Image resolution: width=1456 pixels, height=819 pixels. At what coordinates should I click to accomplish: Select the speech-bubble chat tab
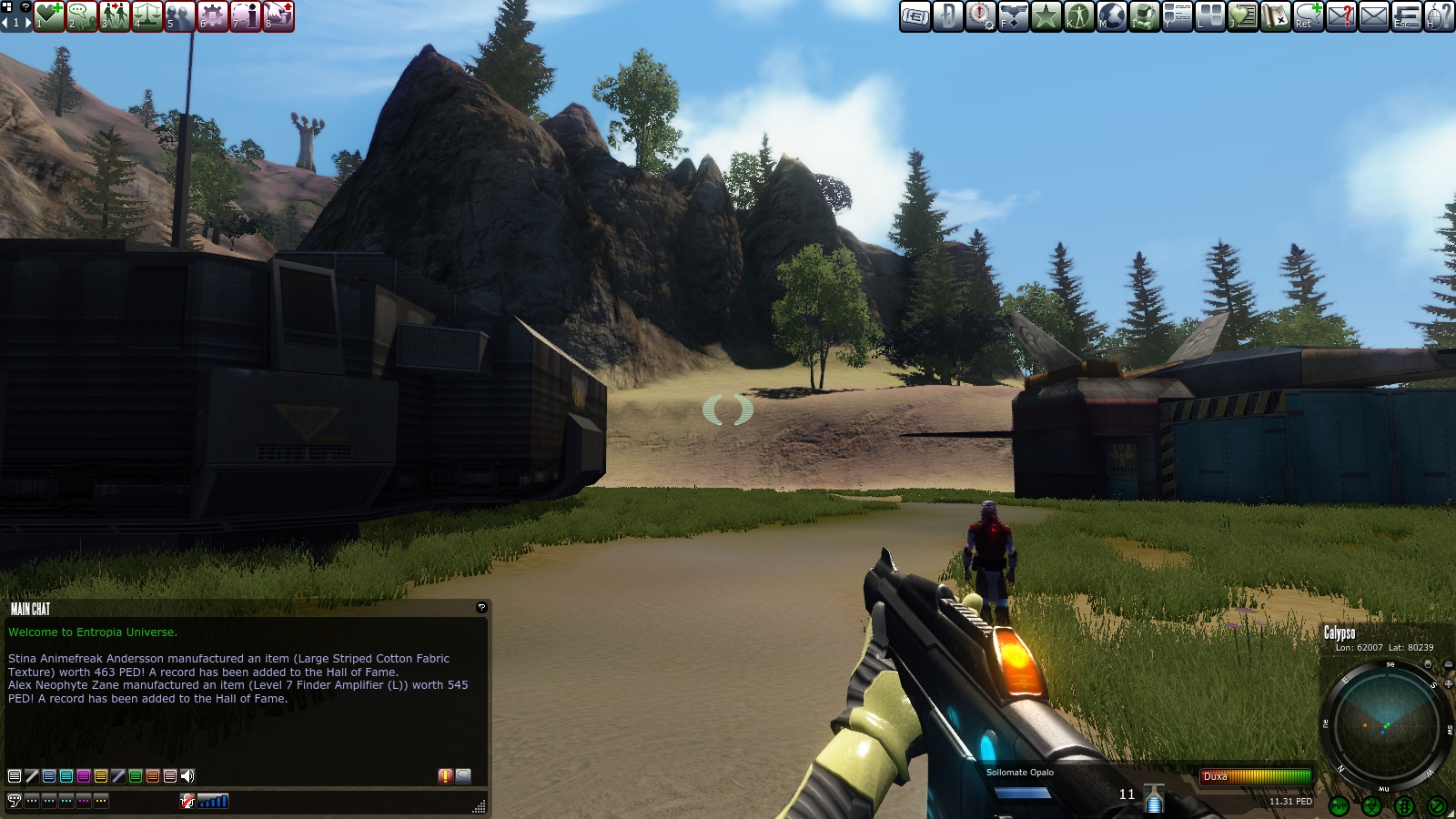click(15, 802)
